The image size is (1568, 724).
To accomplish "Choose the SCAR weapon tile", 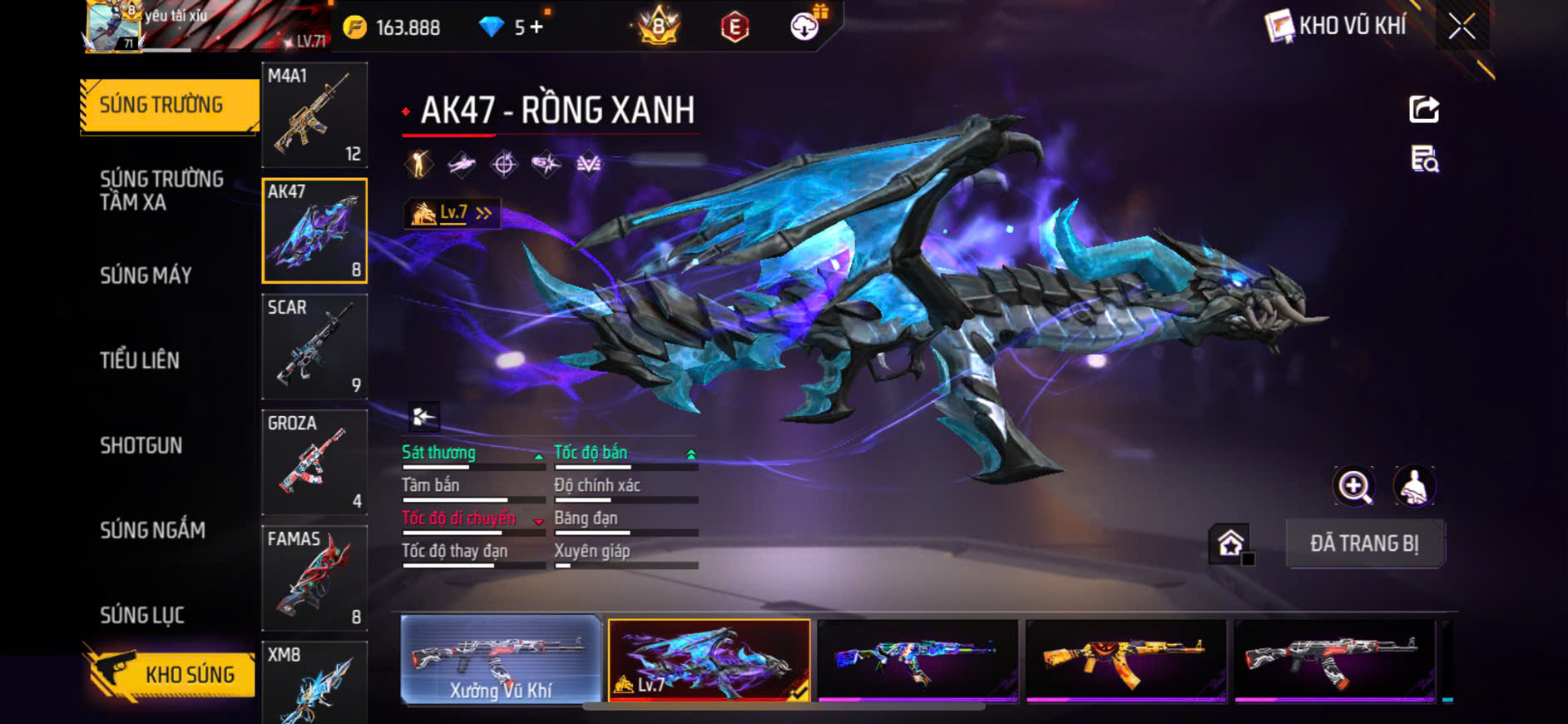I will pyautogui.click(x=314, y=346).
